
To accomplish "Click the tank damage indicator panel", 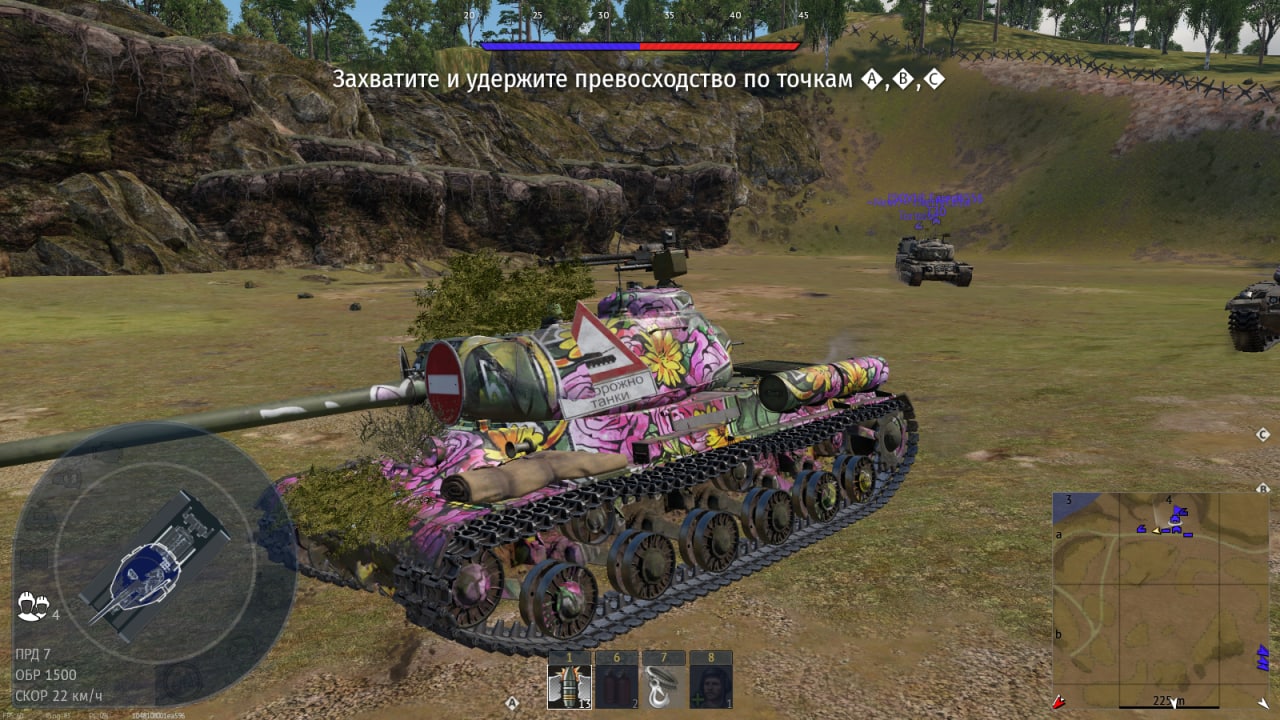I will (155, 565).
